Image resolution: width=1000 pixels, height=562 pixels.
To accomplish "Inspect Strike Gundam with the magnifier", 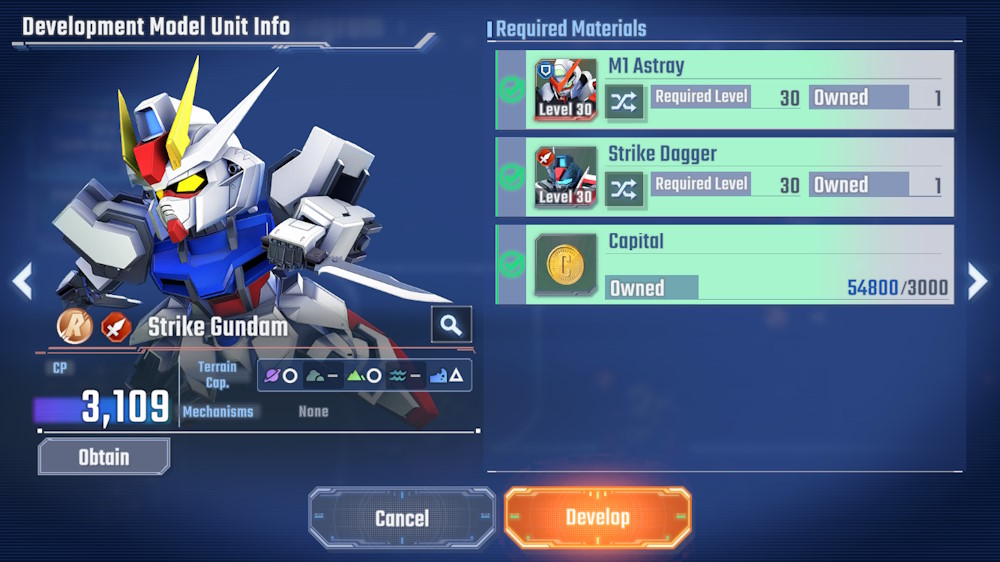I will (451, 324).
